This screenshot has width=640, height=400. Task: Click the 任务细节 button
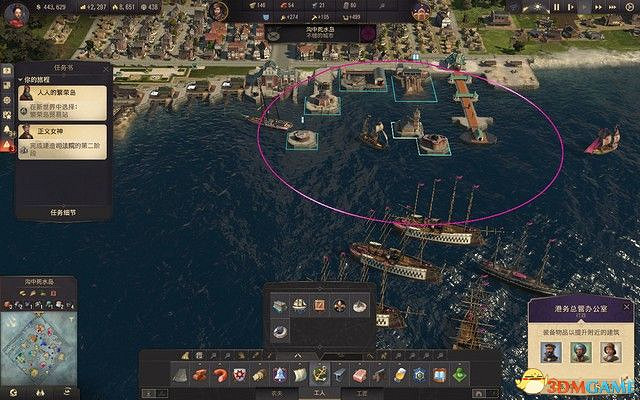click(62, 213)
